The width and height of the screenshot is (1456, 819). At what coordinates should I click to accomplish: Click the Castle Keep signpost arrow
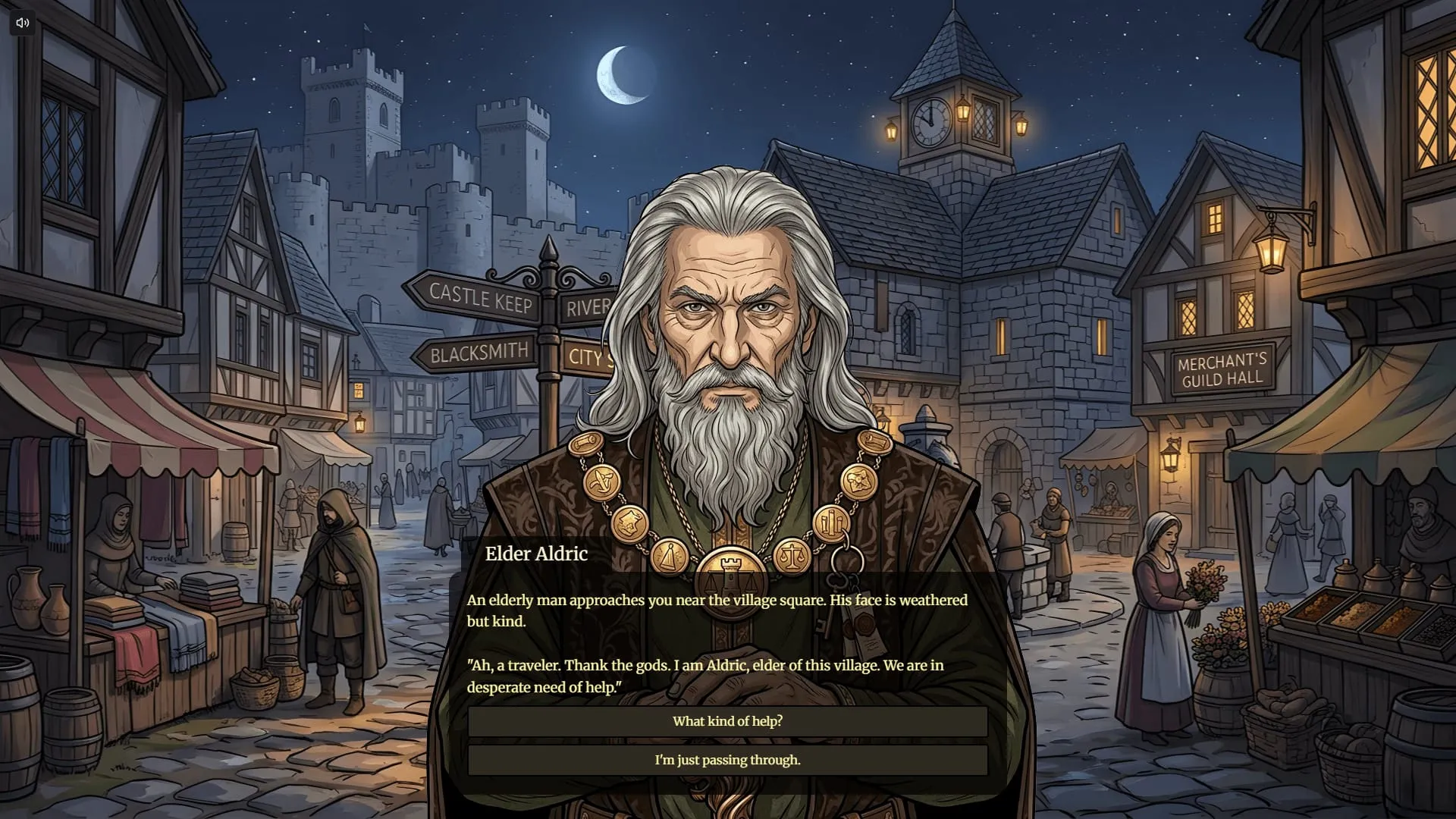(479, 299)
